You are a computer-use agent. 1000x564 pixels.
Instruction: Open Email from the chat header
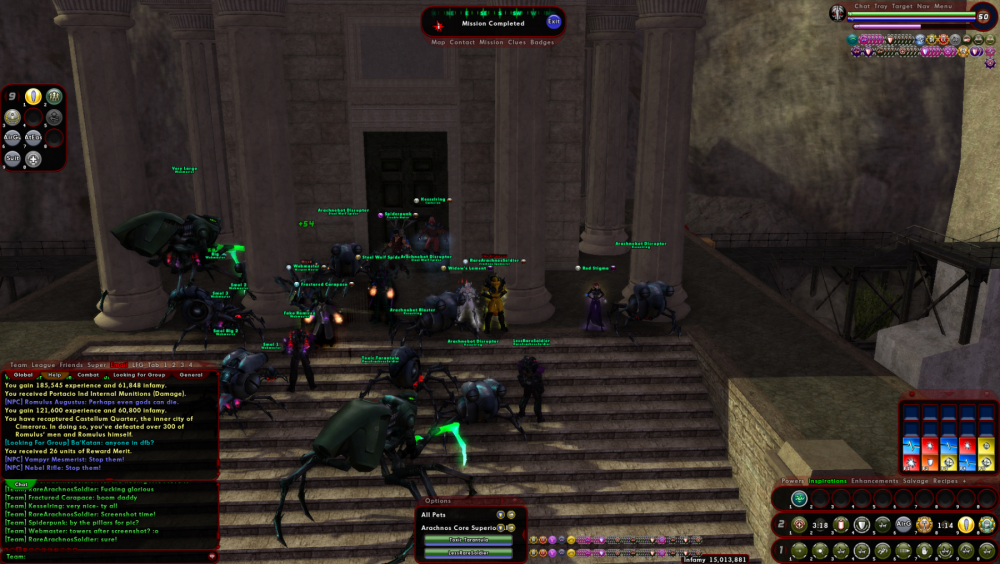click(x=119, y=365)
